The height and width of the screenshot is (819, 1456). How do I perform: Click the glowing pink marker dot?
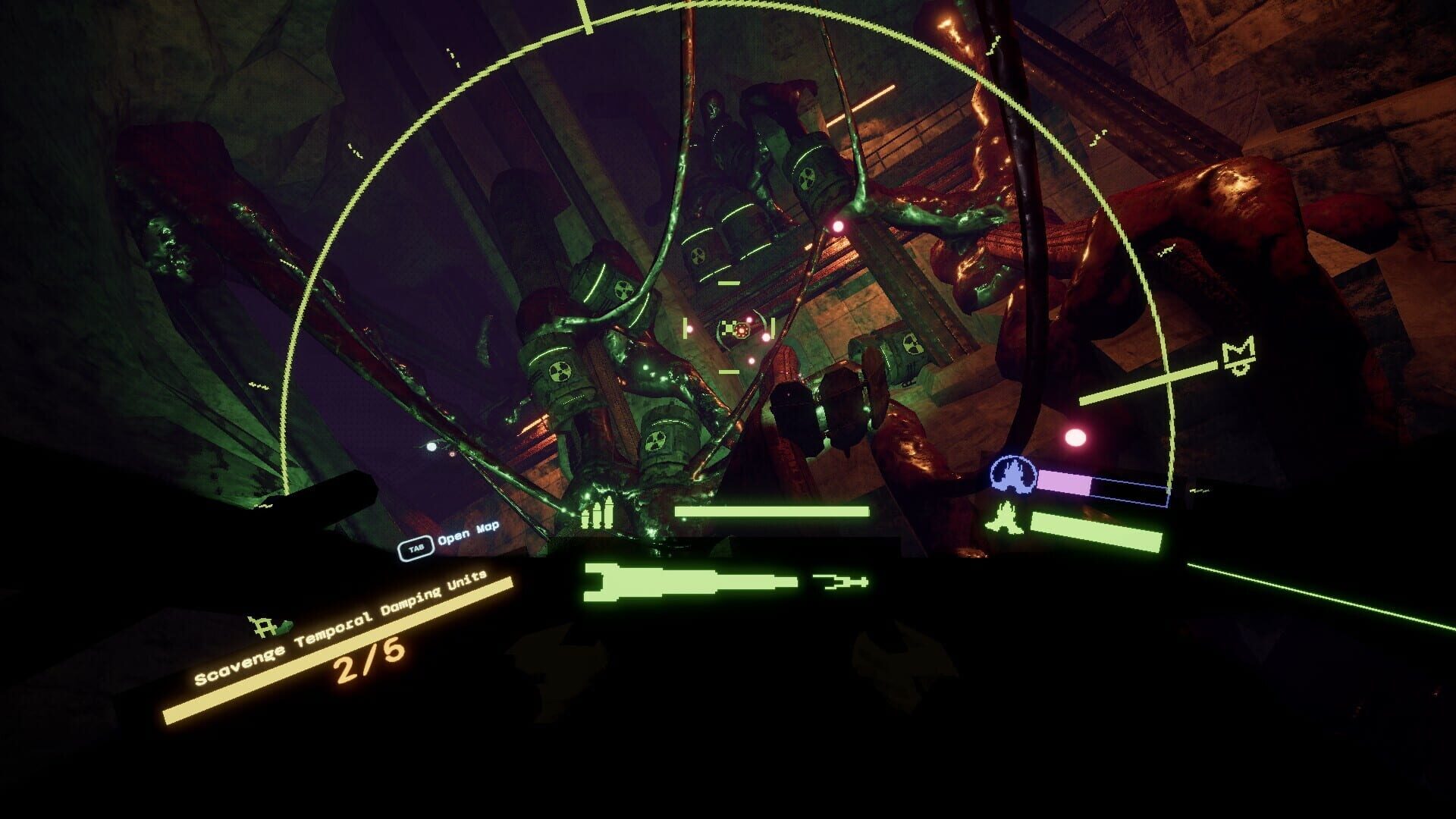(1076, 437)
